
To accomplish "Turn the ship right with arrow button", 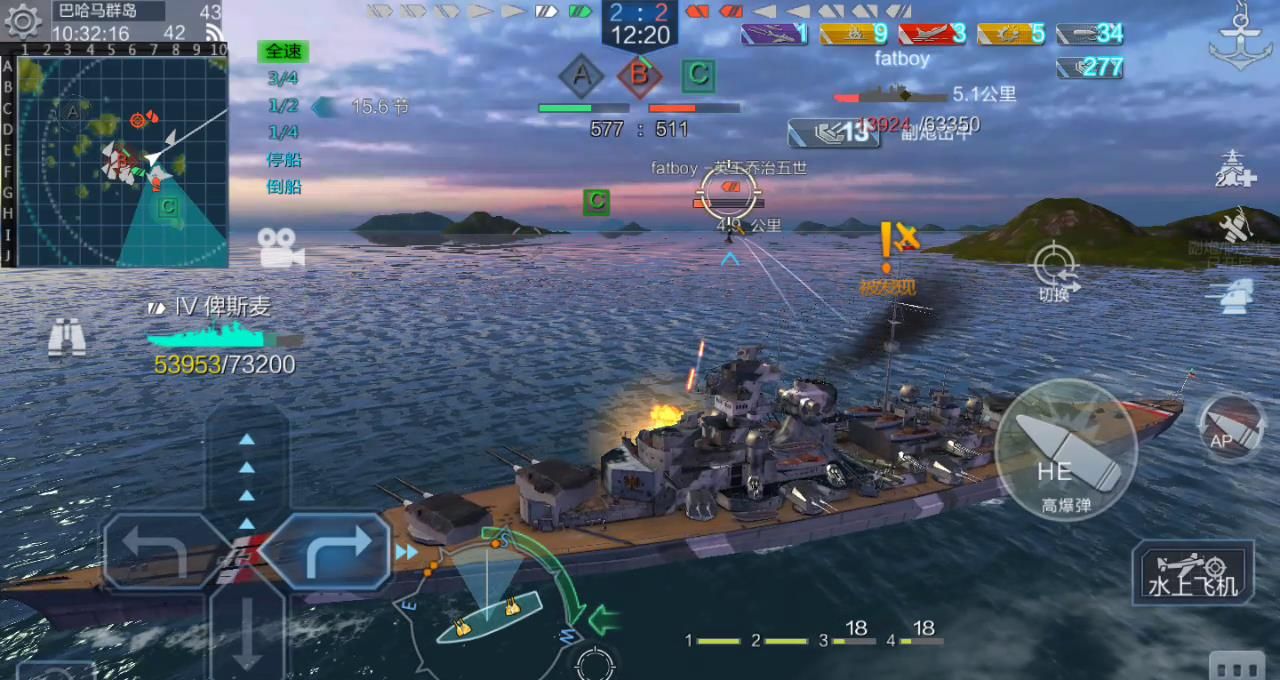I will 326,551.
